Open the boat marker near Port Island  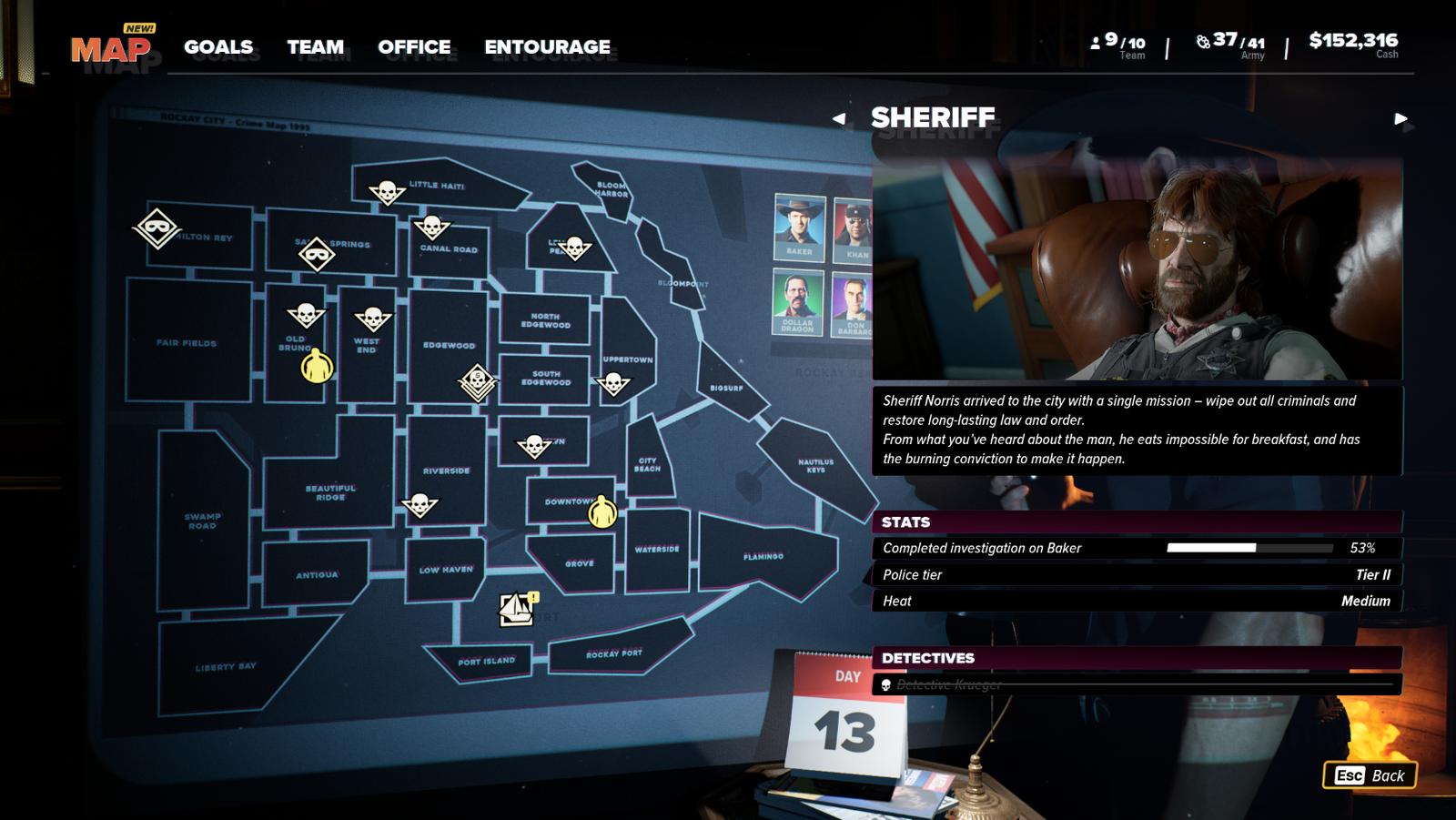517,608
